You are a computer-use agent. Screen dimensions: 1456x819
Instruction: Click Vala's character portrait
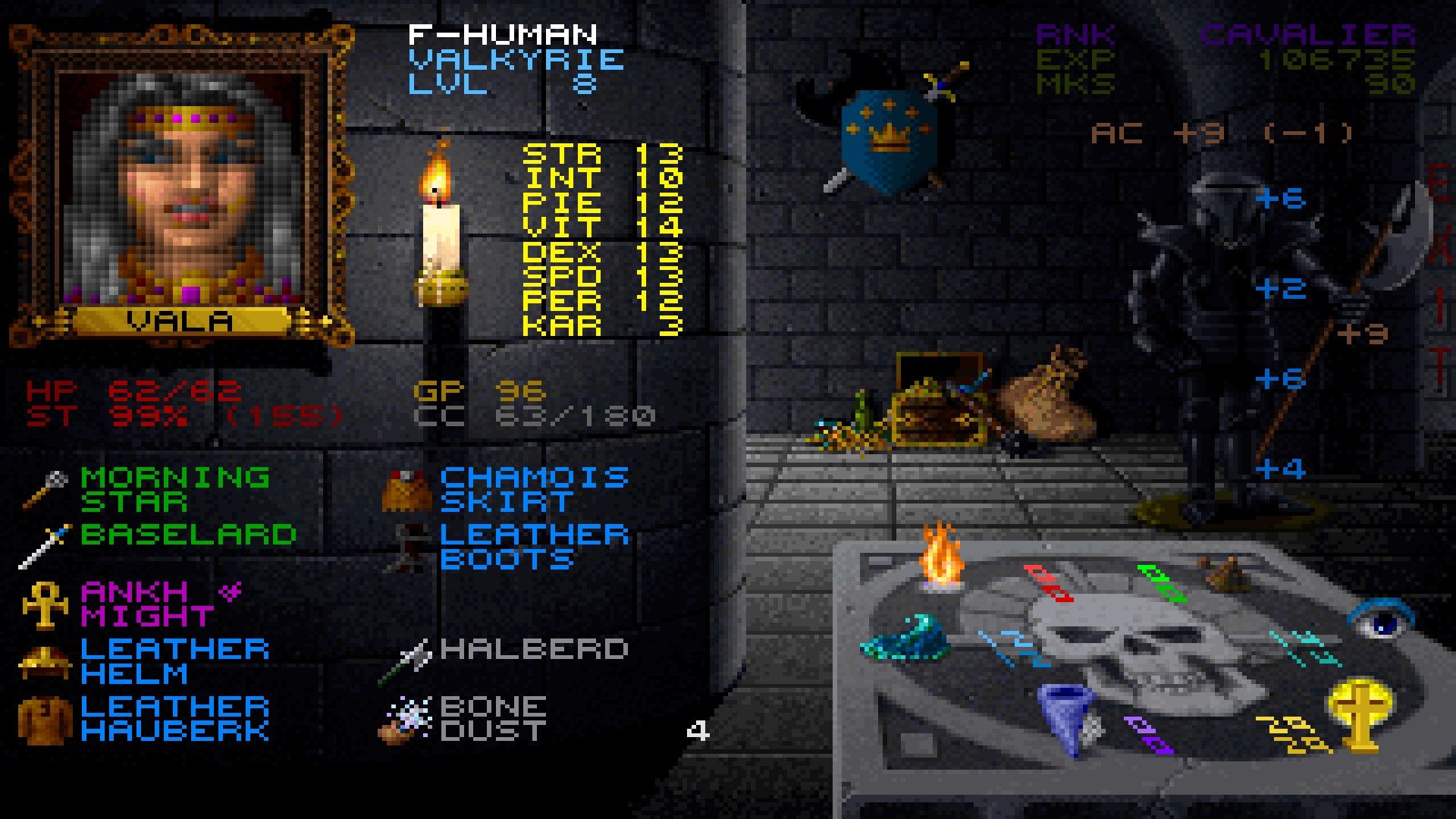tap(182, 186)
